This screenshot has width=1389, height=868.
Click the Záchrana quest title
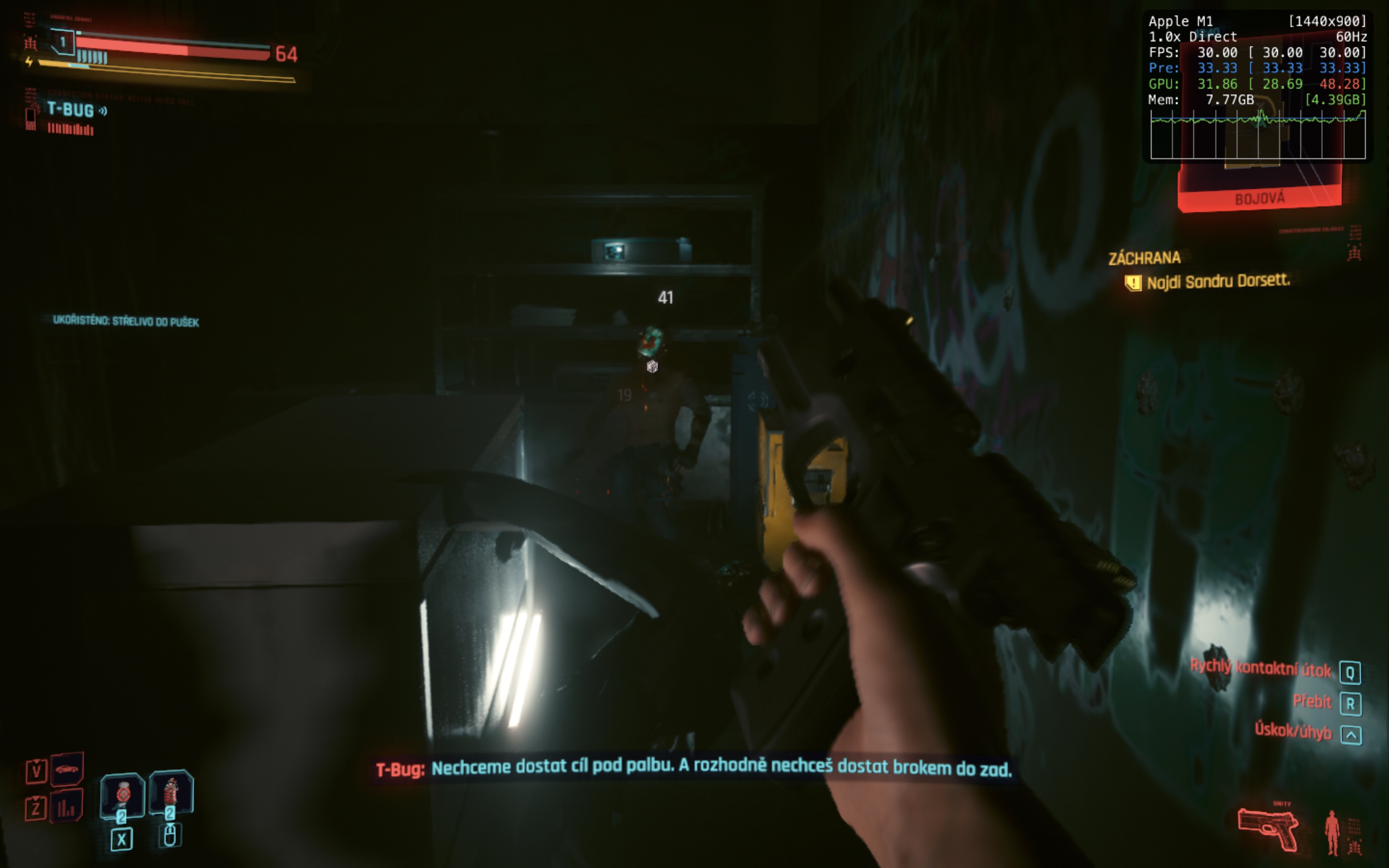point(1144,258)
